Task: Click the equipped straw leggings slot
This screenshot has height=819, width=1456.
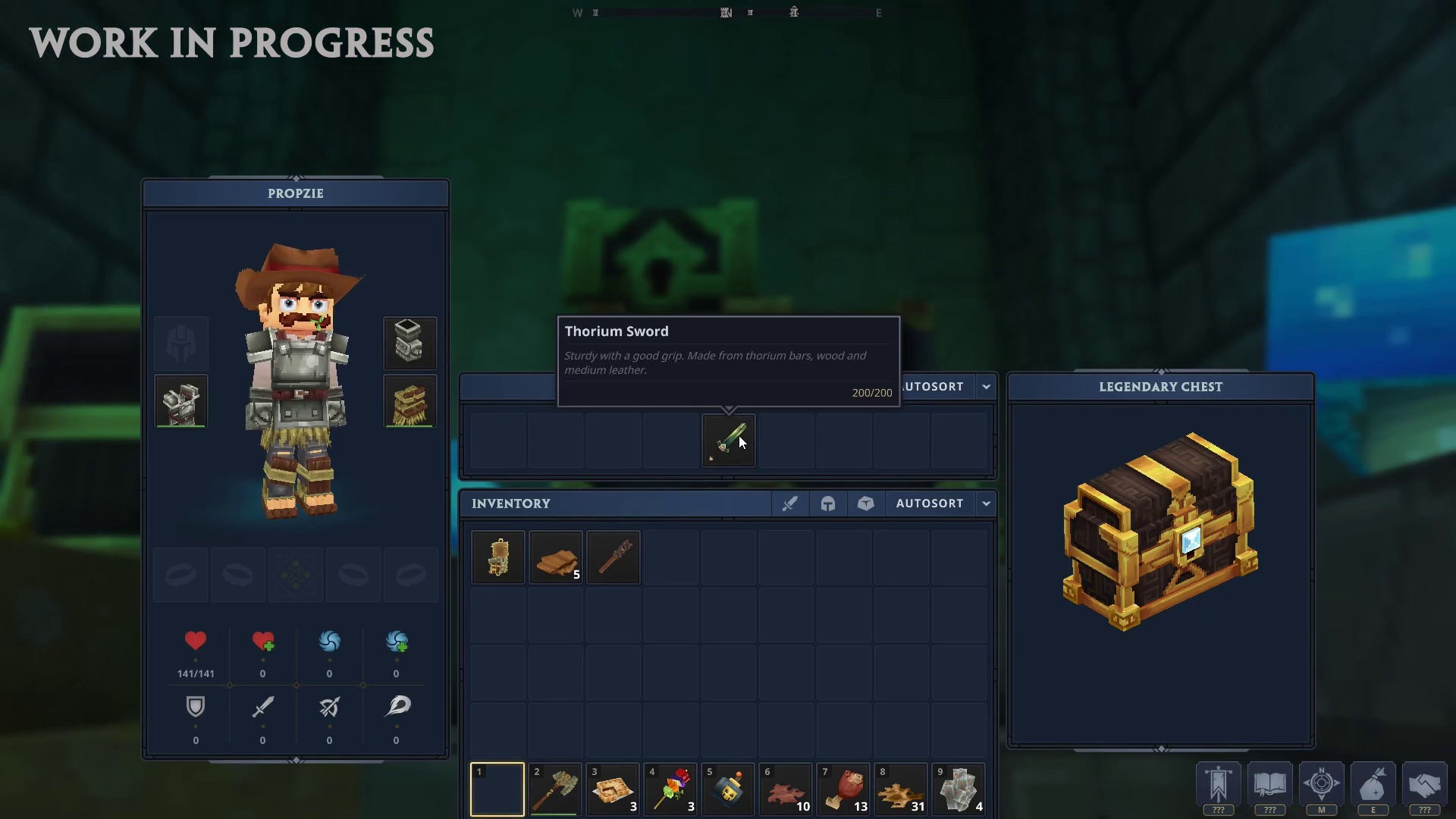Action: click(409, 402)
